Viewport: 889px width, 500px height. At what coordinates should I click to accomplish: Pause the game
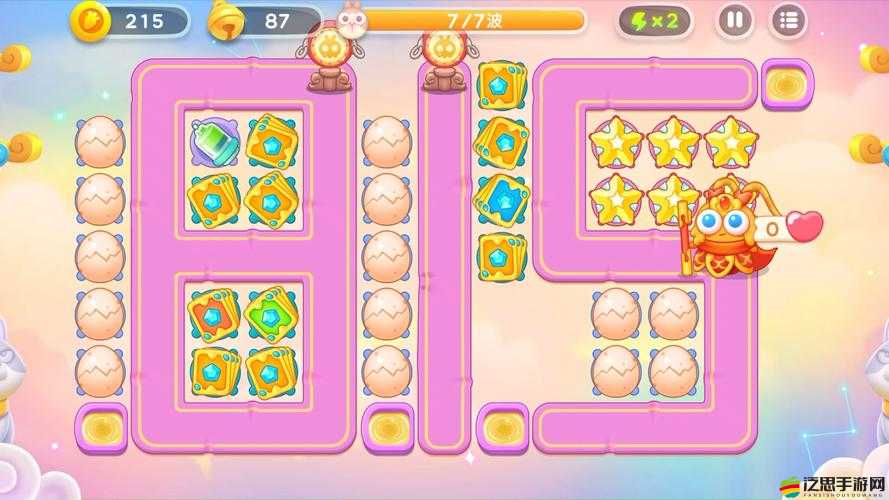735,20
